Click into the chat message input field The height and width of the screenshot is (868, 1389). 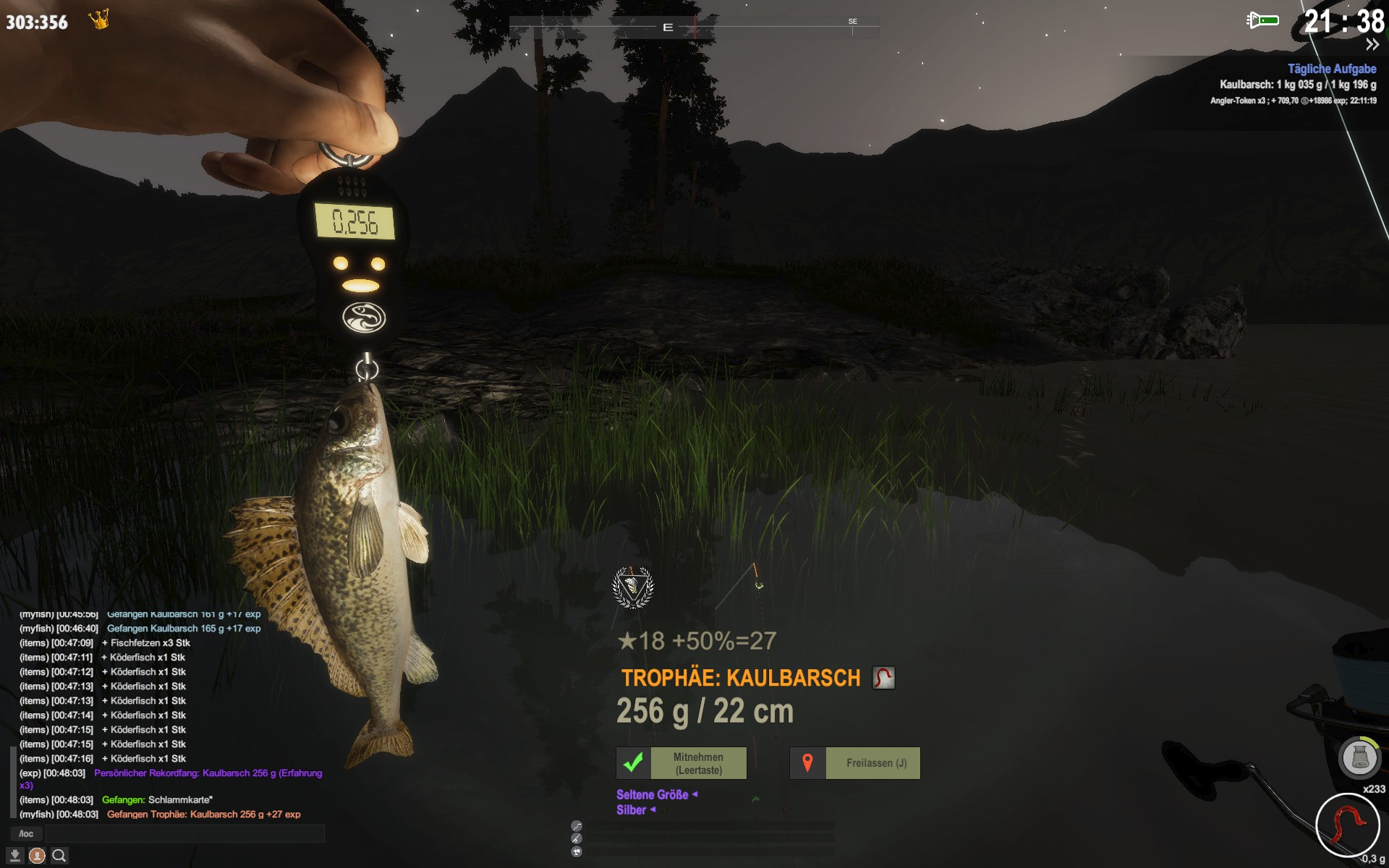coord(184,834)
